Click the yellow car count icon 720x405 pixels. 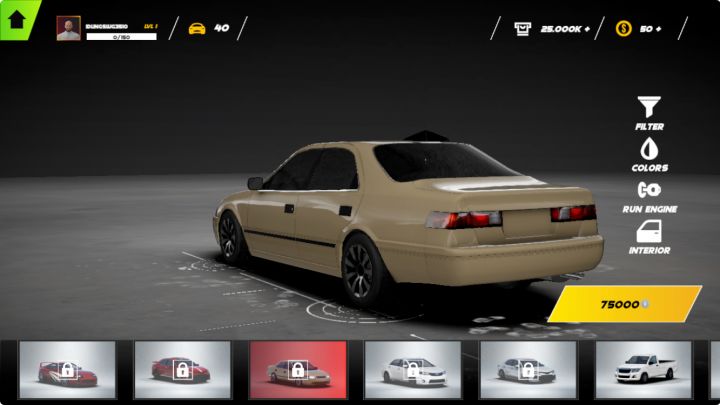pyautogui.click(x=197, y=28)
